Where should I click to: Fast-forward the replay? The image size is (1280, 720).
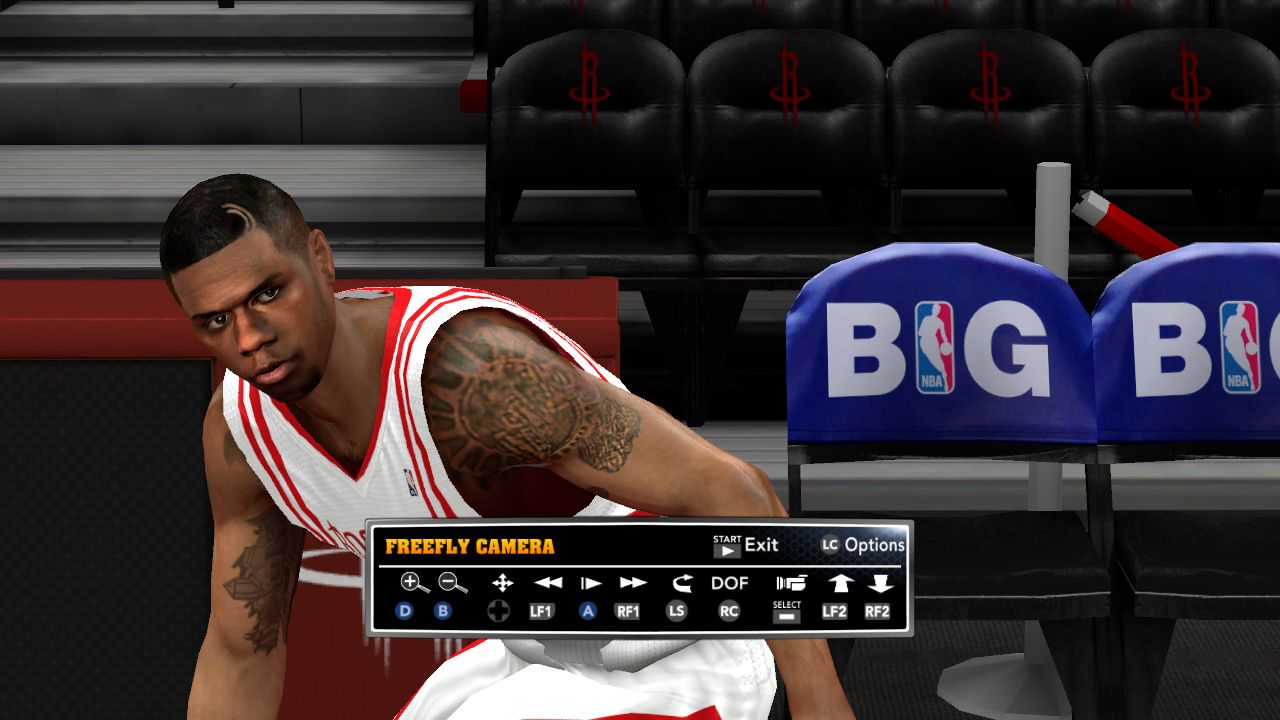coord(633,583)
